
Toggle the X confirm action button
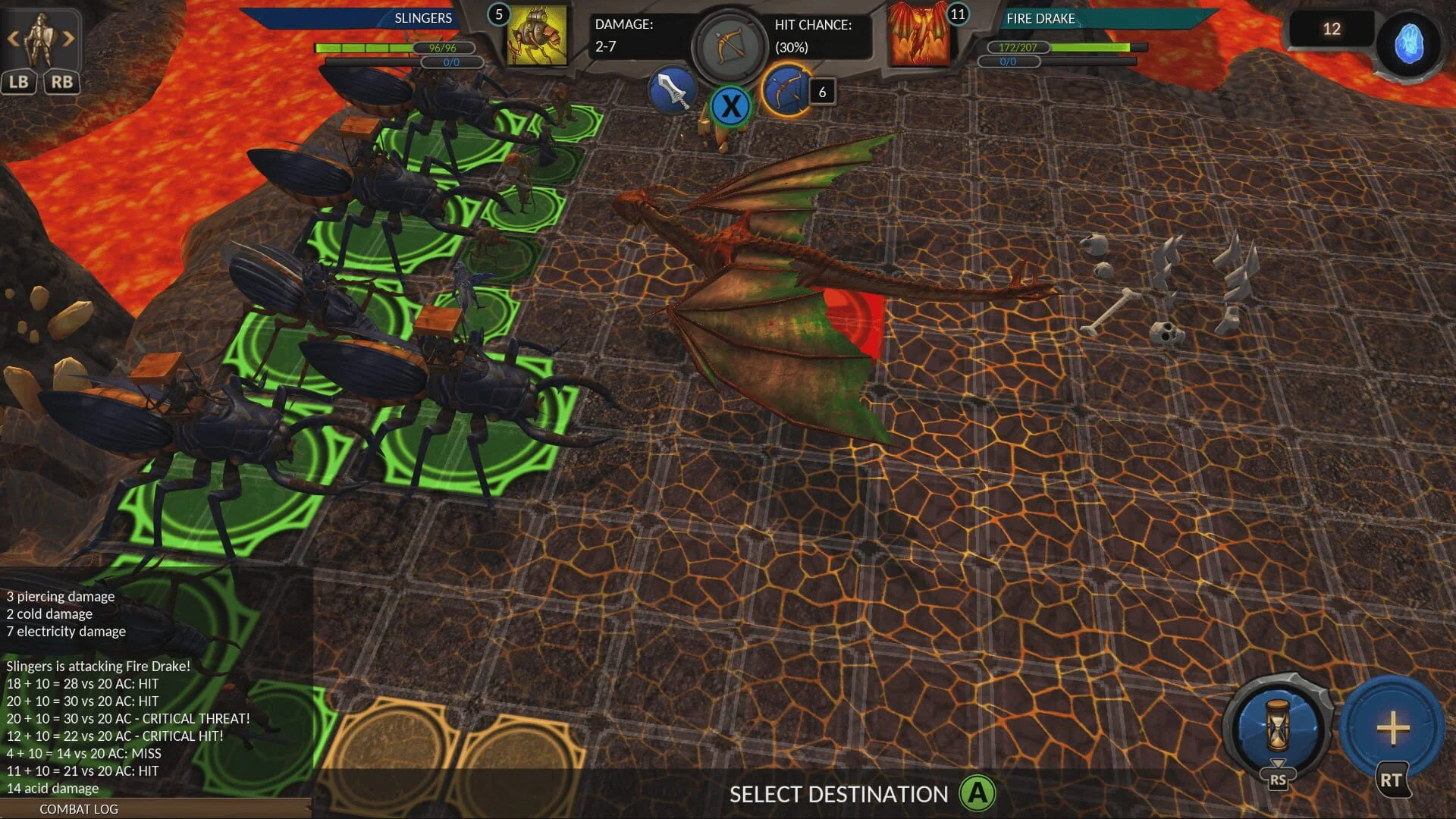point(730,106)
